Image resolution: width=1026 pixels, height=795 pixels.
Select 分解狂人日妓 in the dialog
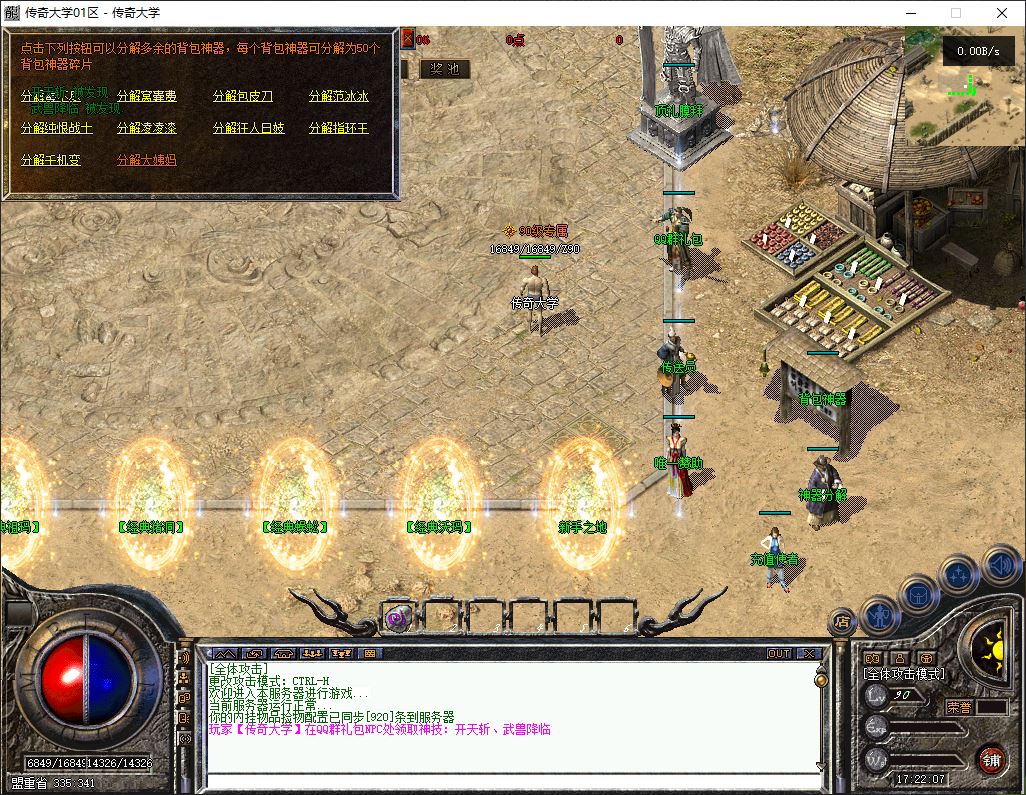tap(248, 129)
